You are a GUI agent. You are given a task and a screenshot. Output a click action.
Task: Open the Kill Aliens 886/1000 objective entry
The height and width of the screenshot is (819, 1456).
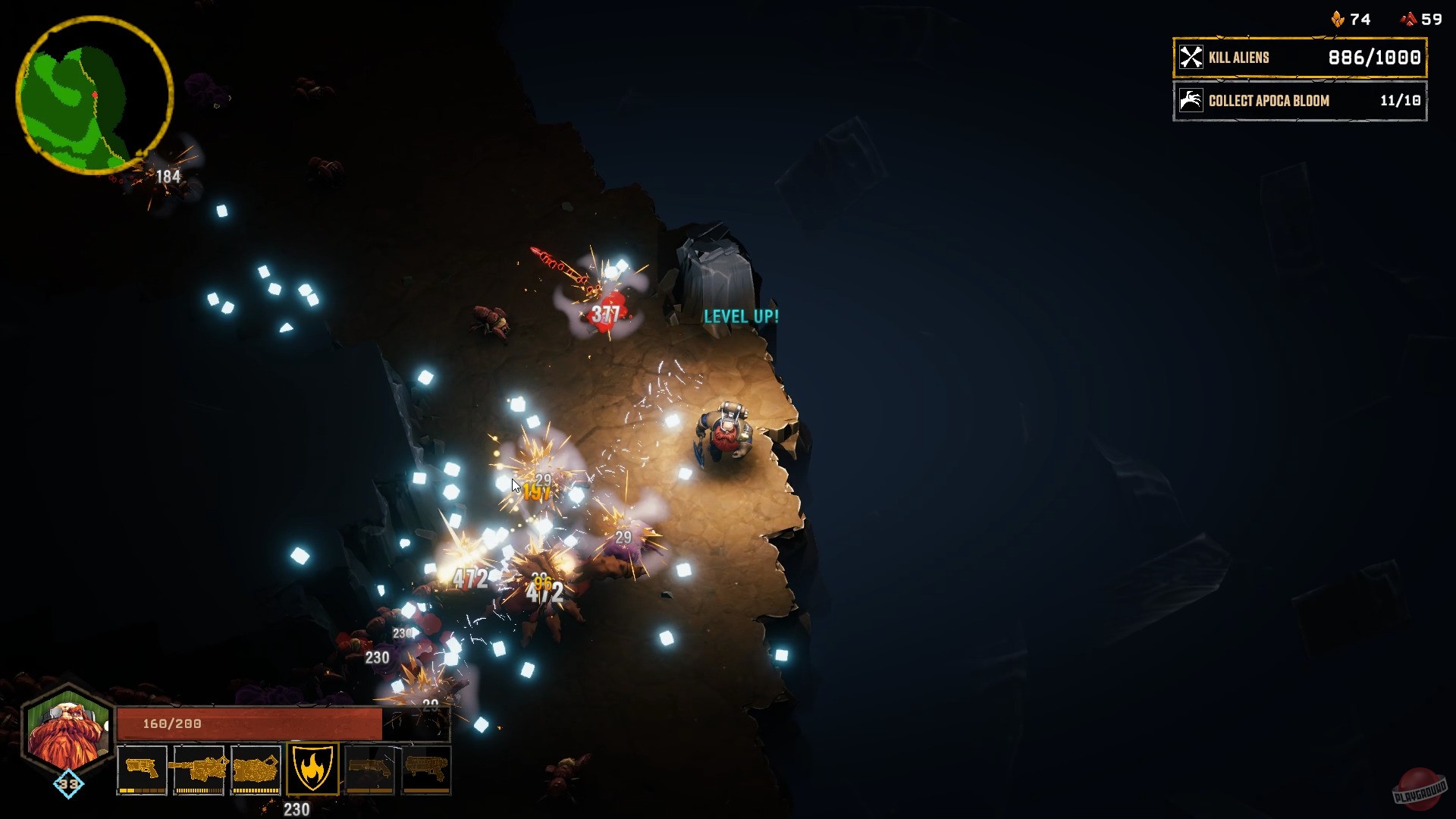(x=1299, y=56)
